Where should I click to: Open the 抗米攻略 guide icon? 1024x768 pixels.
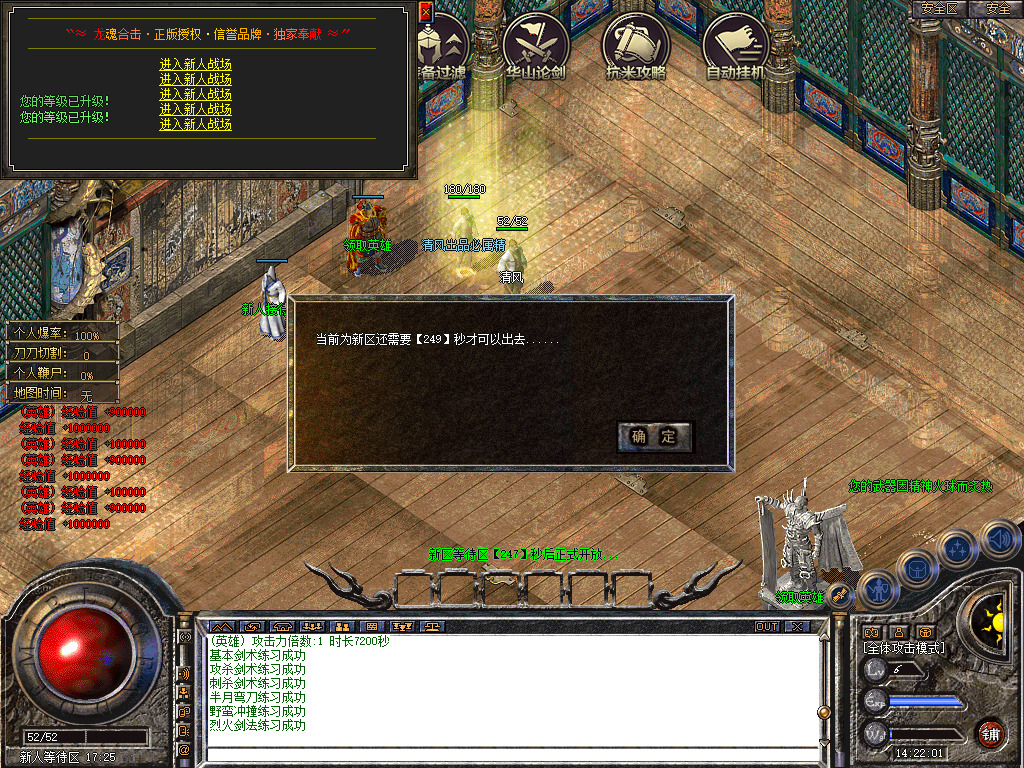pos(636,45)
